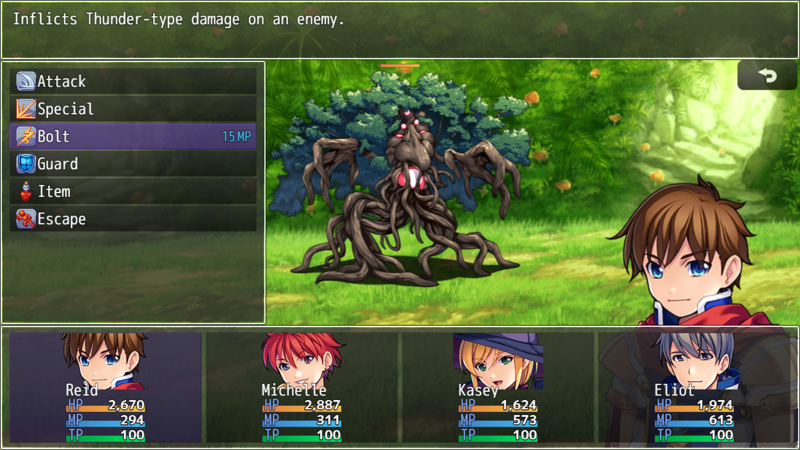The height and width of the screenshot is (450, 800).
Task: Open the Item command
Action: click(x=133, y=192)
